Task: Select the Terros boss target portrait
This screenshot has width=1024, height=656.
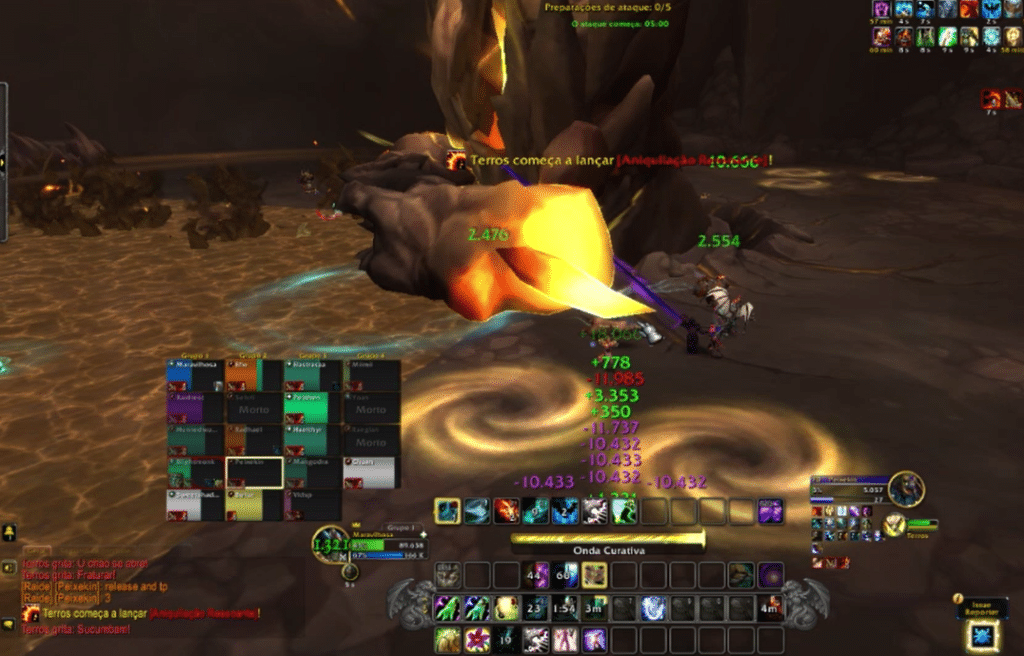Action: click(x=906, y=489)
